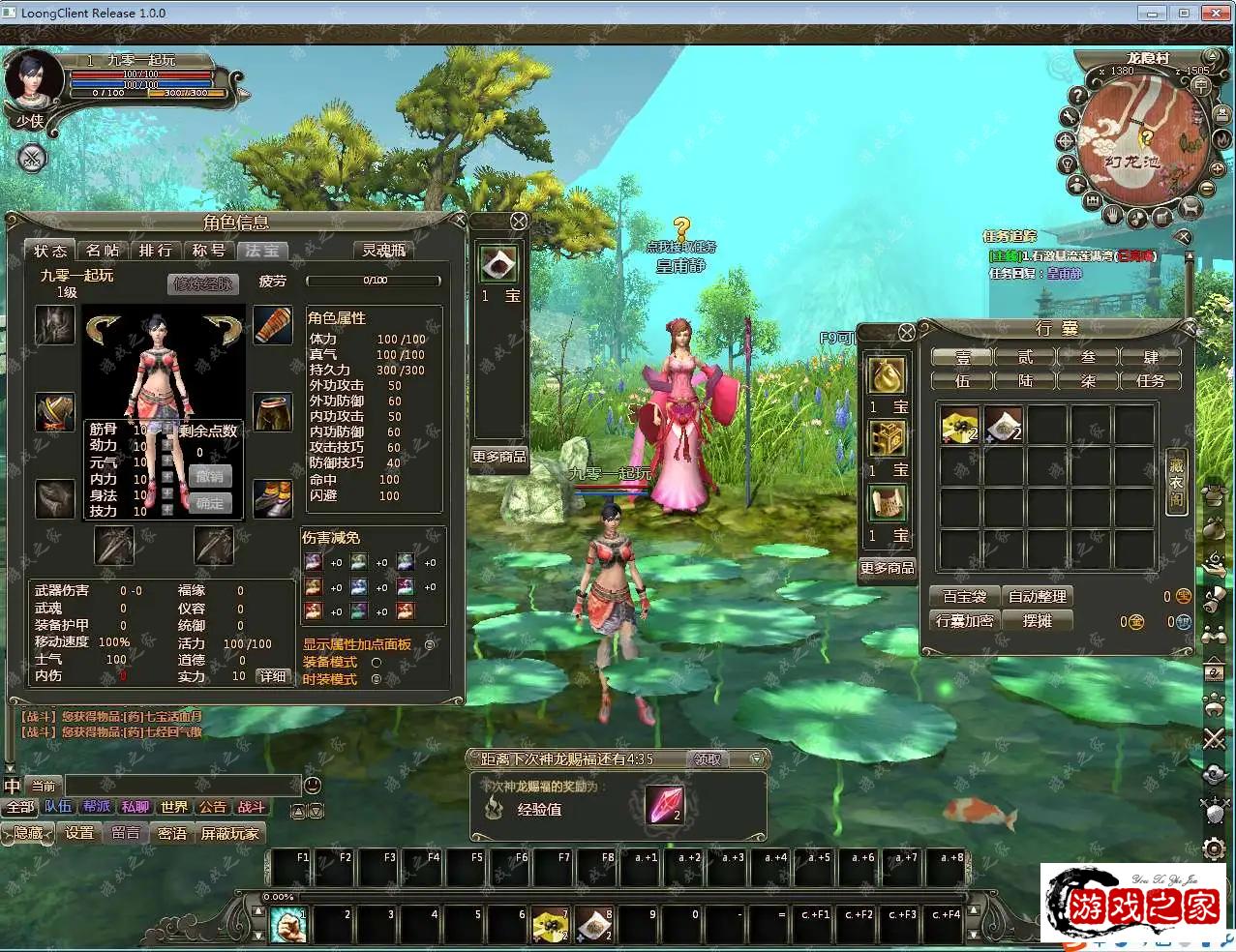Open the 百宝袋 treasure bag
The image size is (1236, 952).
(x=964, y=597)
